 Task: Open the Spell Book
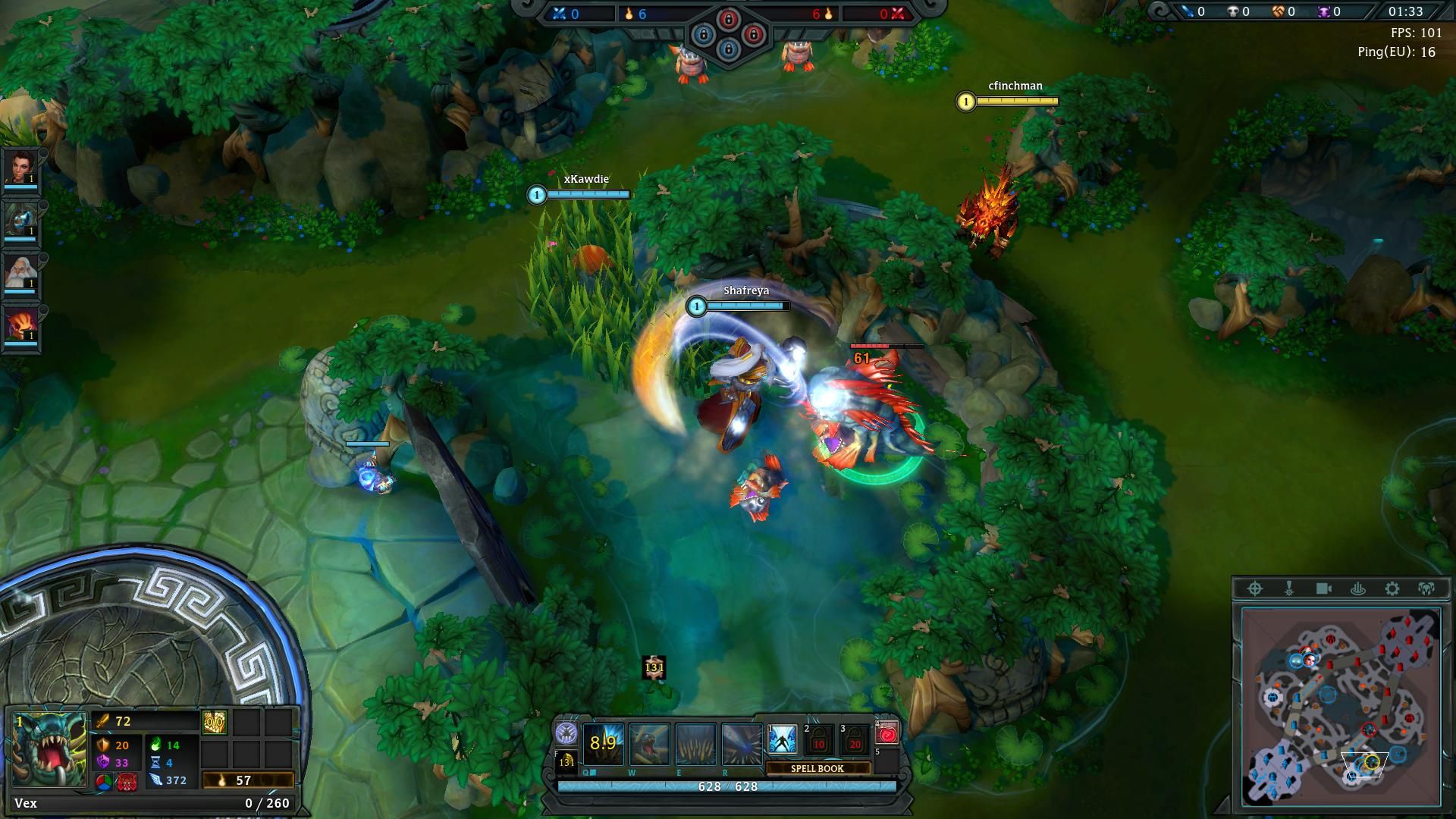[817, 768]
